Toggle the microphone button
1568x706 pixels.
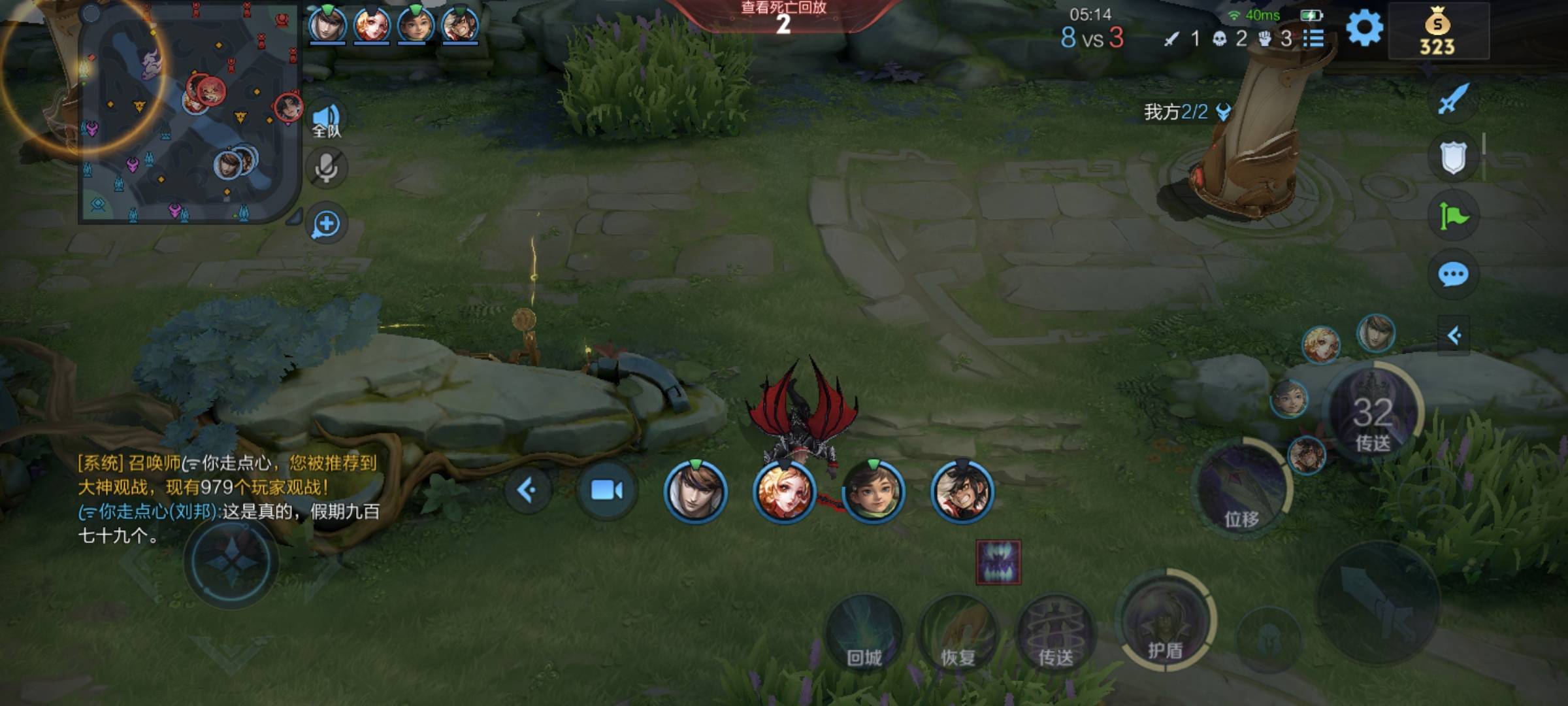326,169
